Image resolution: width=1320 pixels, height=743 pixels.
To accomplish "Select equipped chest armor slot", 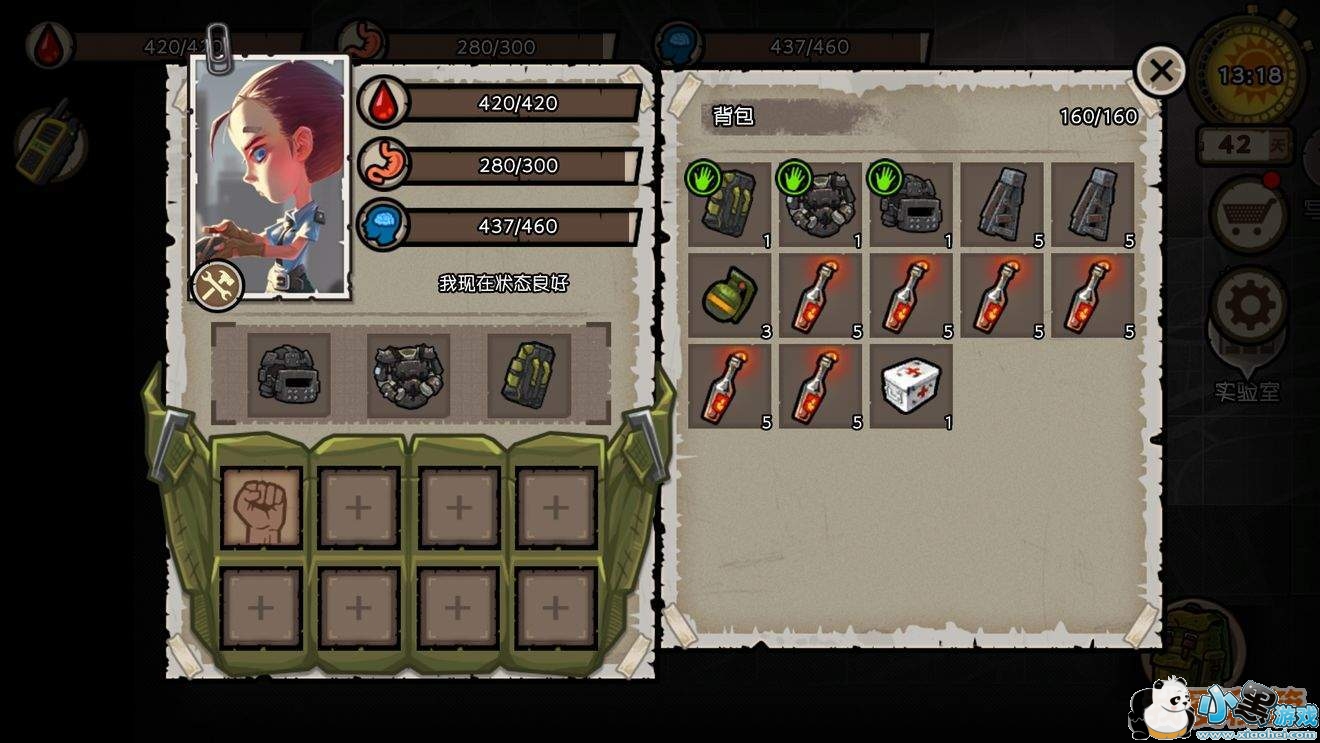I will pyautogui.click(x=409, y=375).
